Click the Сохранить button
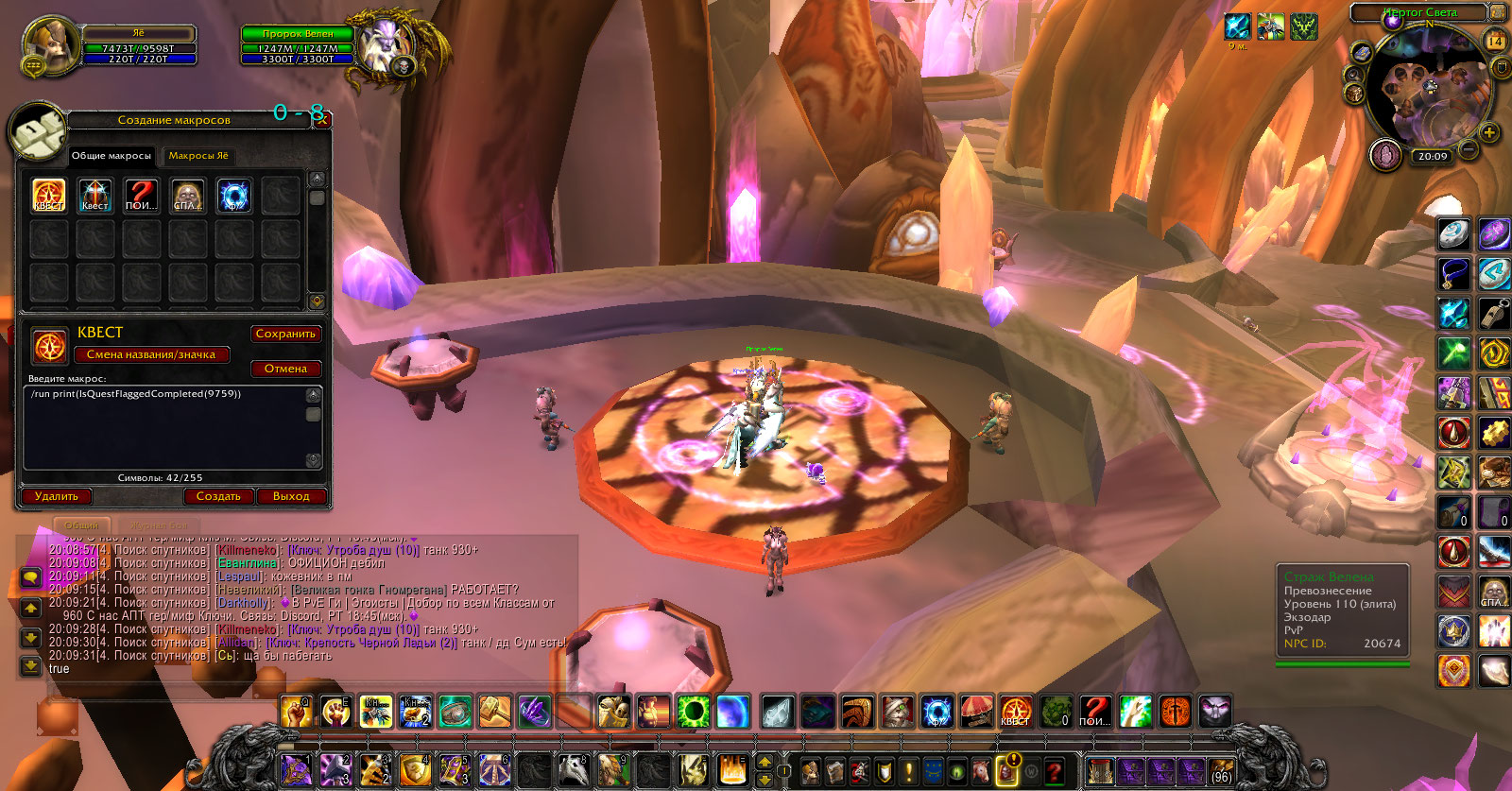1512x791 pixels. point(285,334)
